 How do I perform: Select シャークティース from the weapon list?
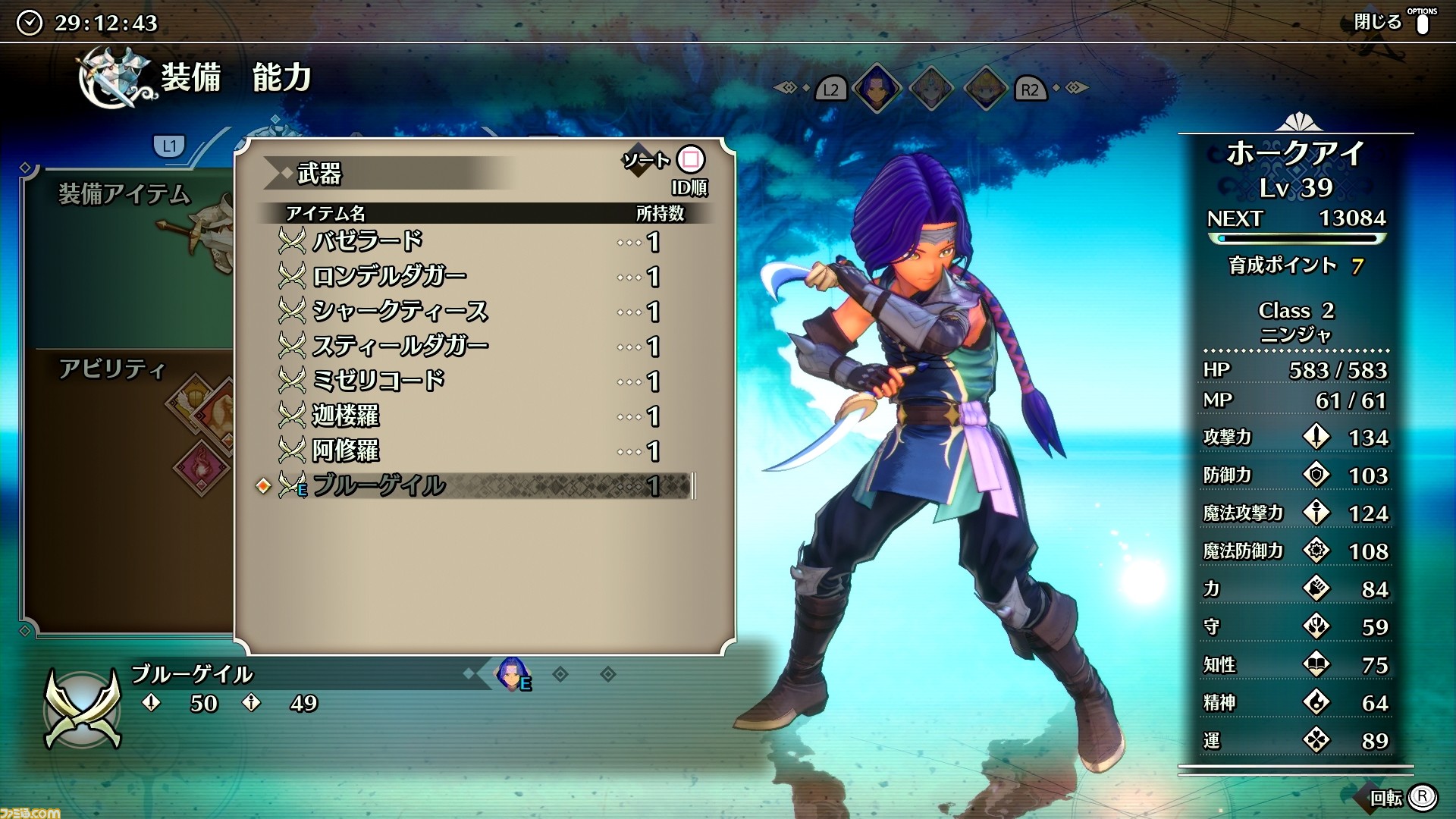click(x=470, y=312)
